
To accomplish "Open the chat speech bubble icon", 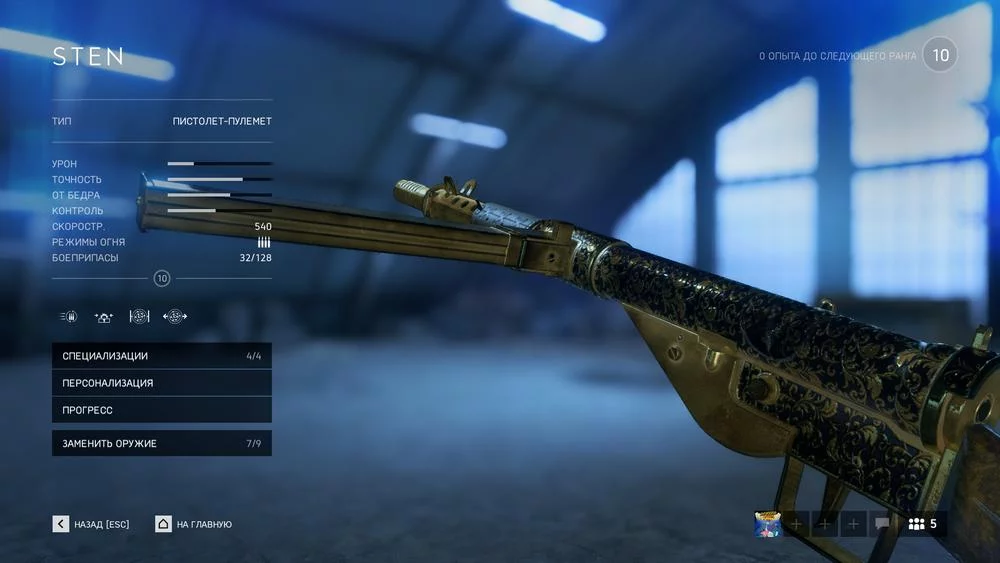I will tap(882, 524).
